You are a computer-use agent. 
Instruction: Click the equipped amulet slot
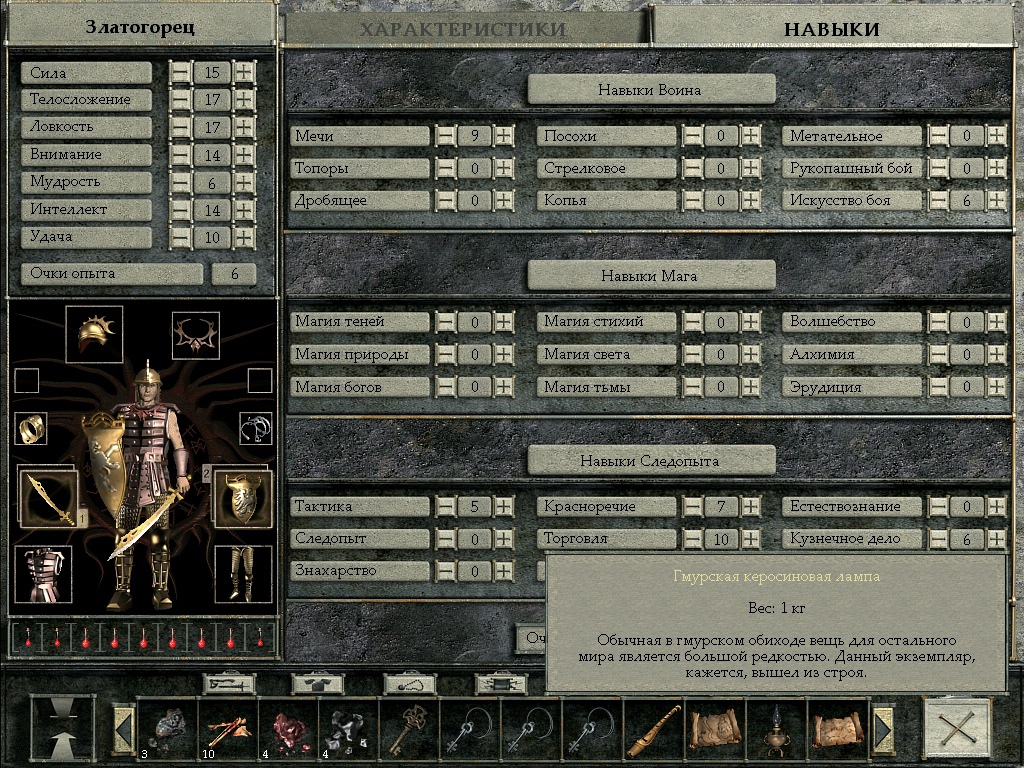[196, 335]
